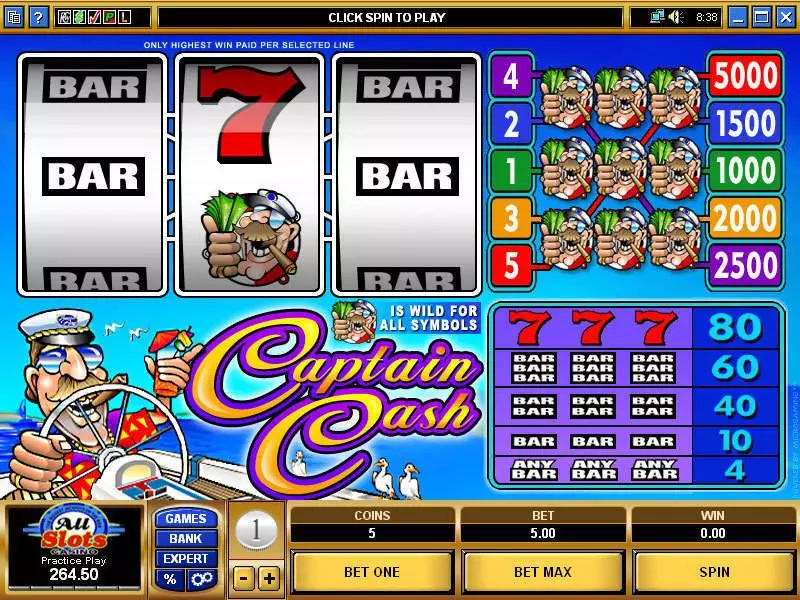800x600 pixels.
Task: Minimize the game window
Action: click(x=738, y=17)
